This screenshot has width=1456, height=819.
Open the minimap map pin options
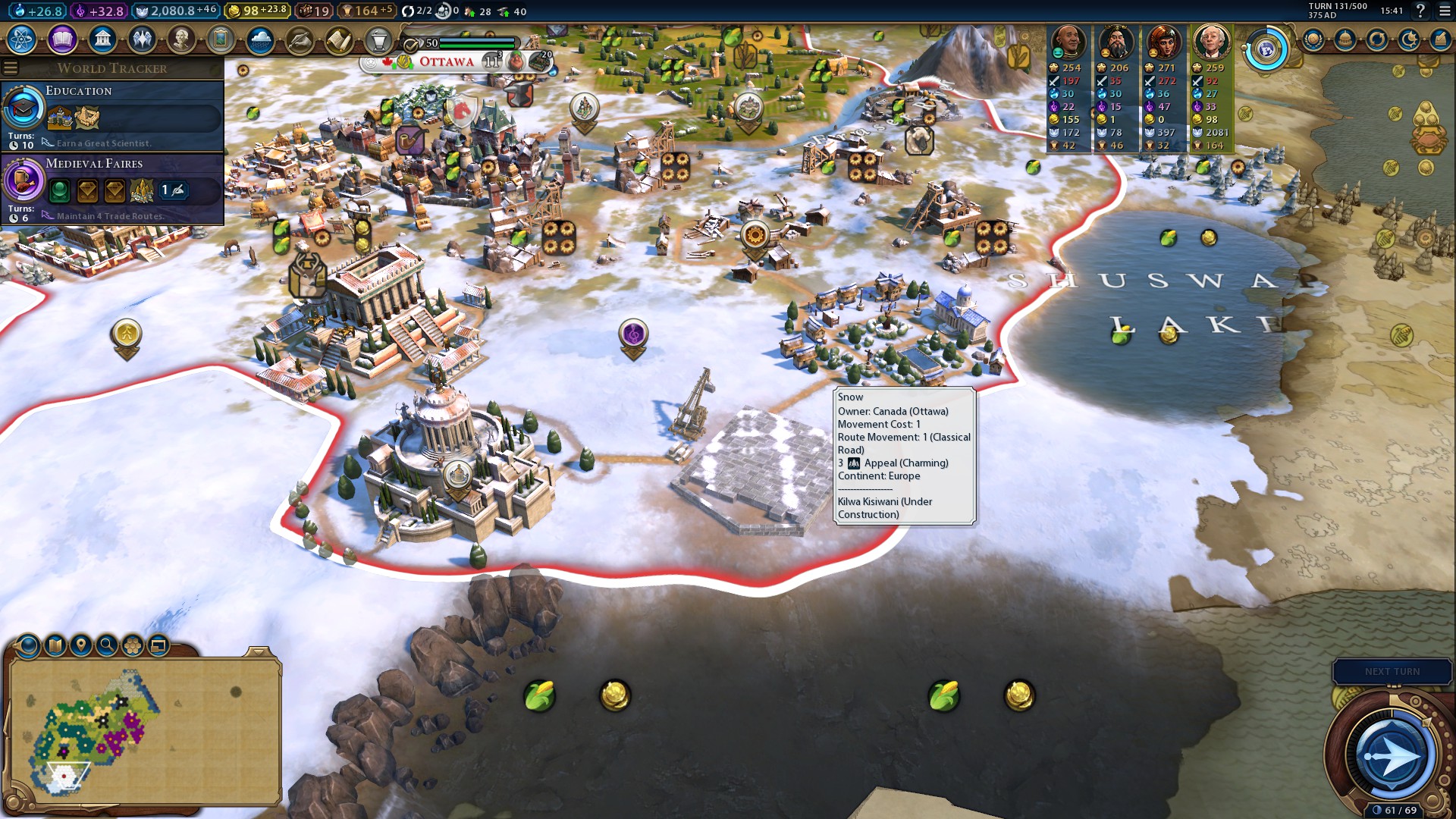[80, 645]
